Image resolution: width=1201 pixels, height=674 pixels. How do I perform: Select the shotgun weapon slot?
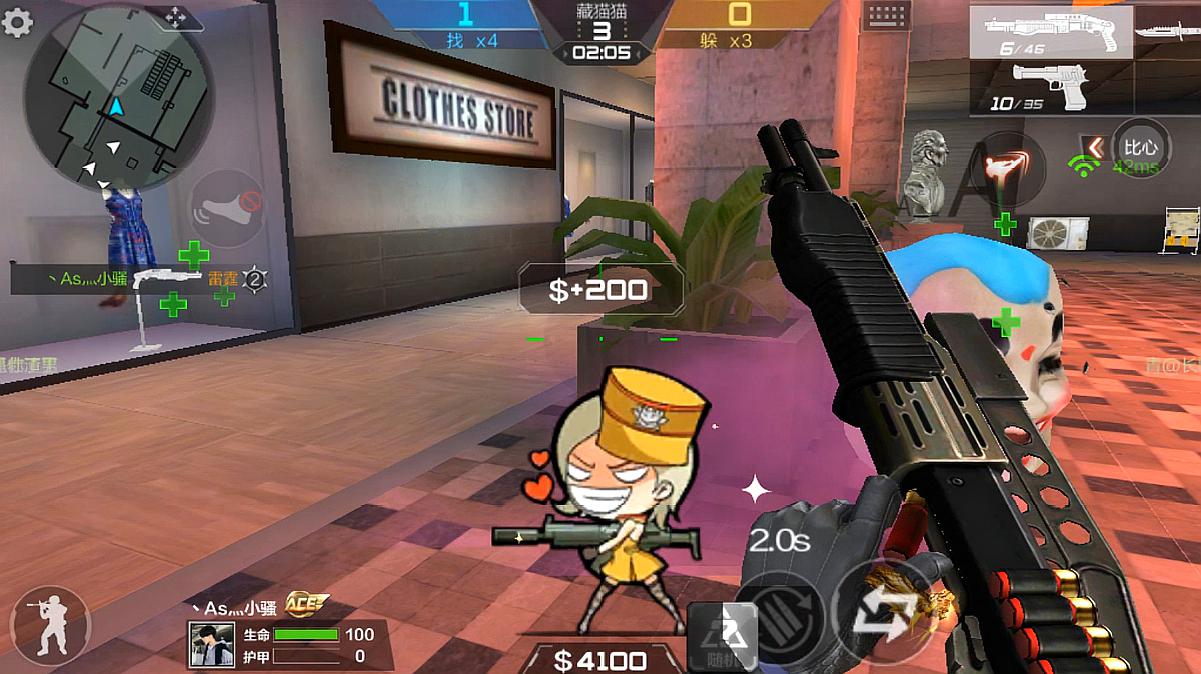pyautogui.click(x=1050, y=32)
